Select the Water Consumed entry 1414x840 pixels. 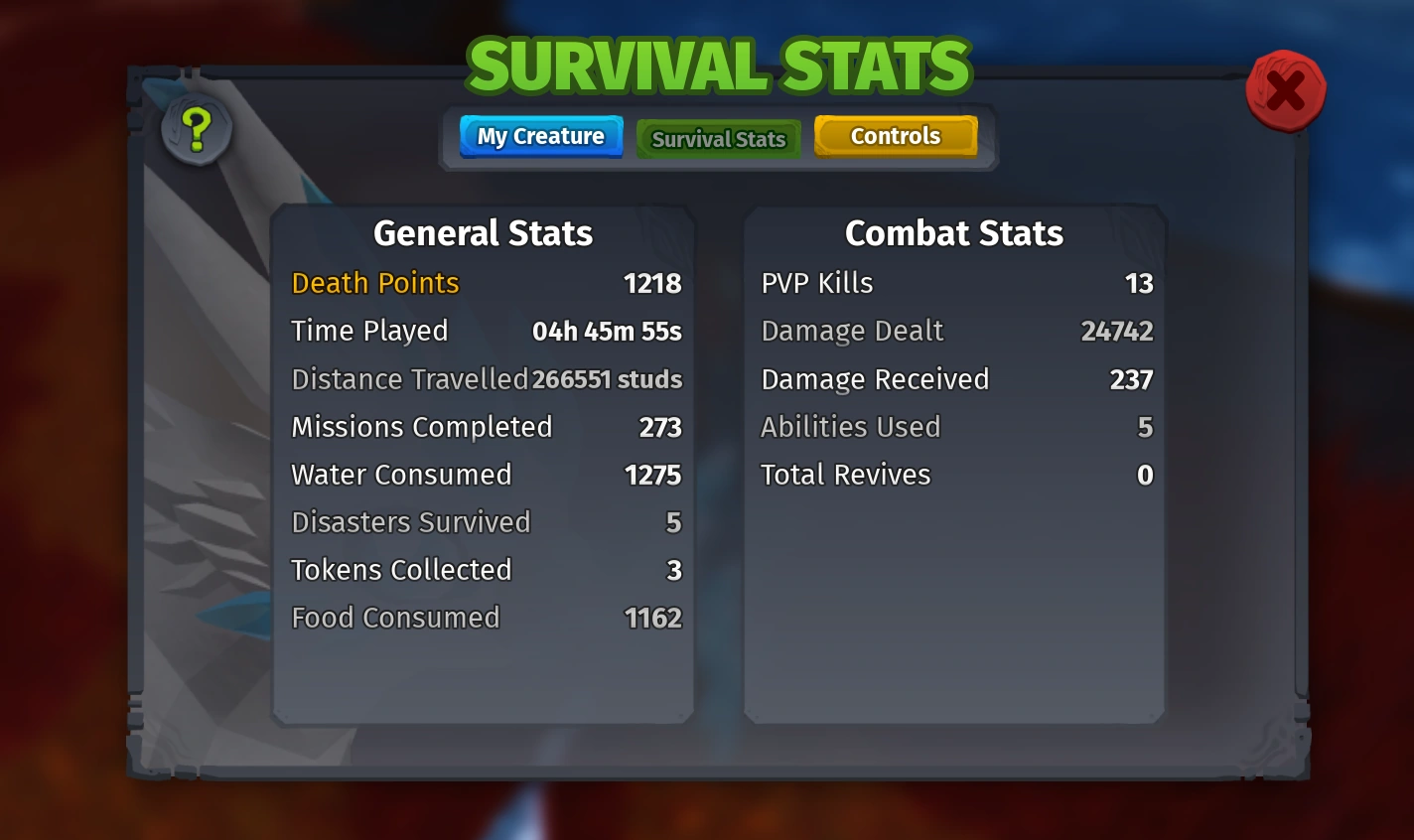400,475
